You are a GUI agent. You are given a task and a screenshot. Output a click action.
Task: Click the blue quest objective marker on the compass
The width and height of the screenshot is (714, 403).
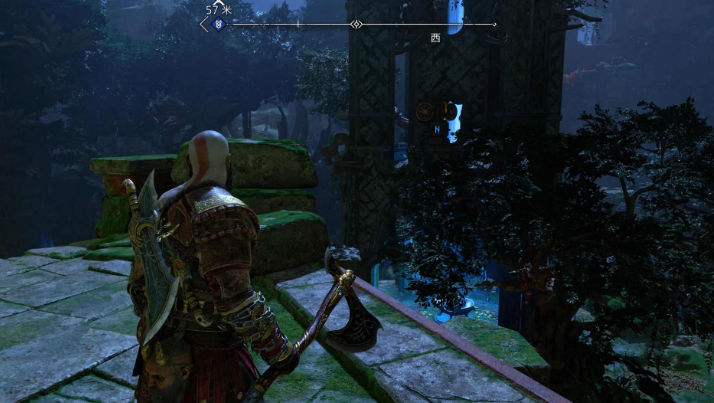[x=219, y=25]
